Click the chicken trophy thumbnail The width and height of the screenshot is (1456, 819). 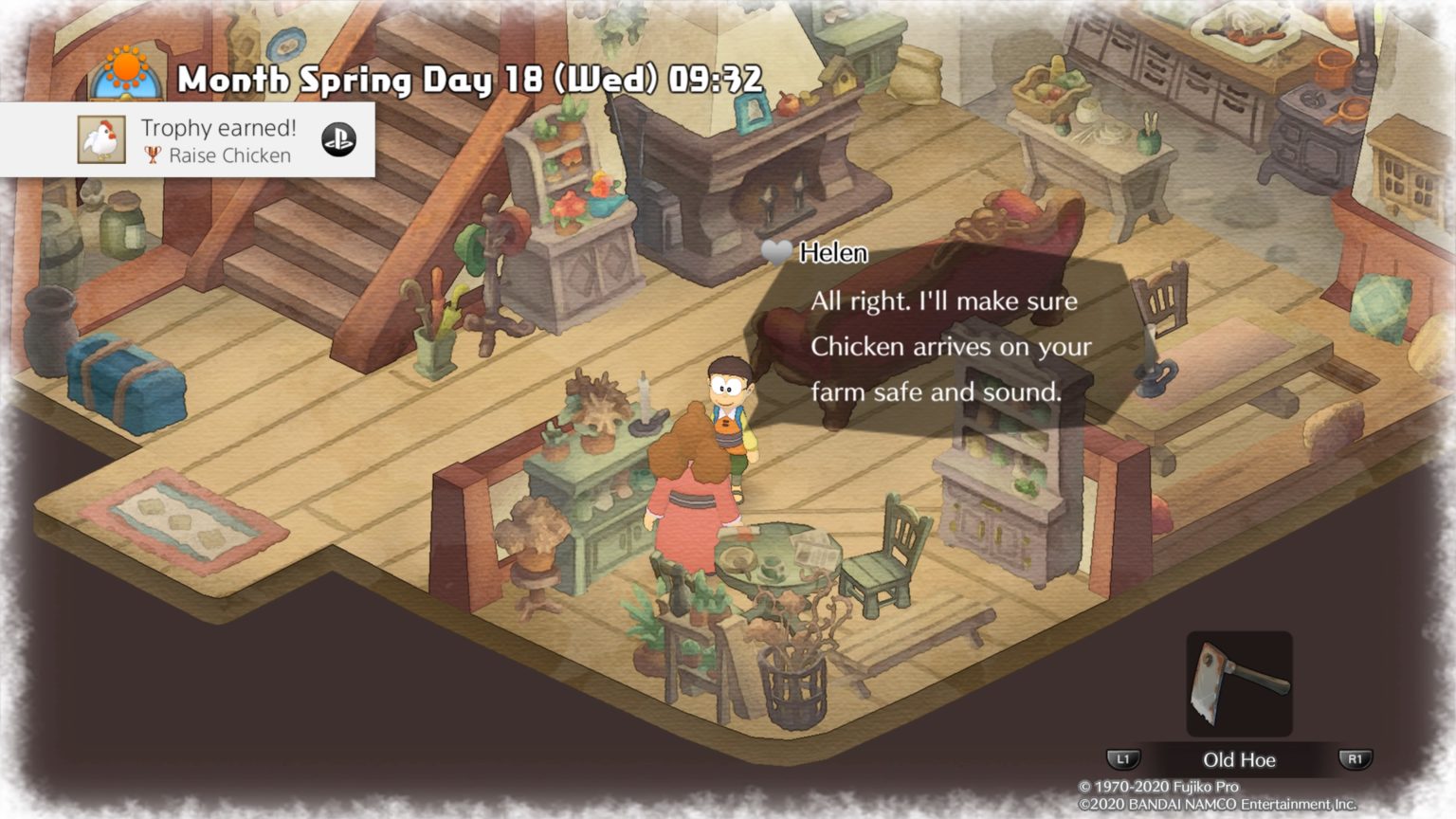pyautogui.click(x=101, y=140)
